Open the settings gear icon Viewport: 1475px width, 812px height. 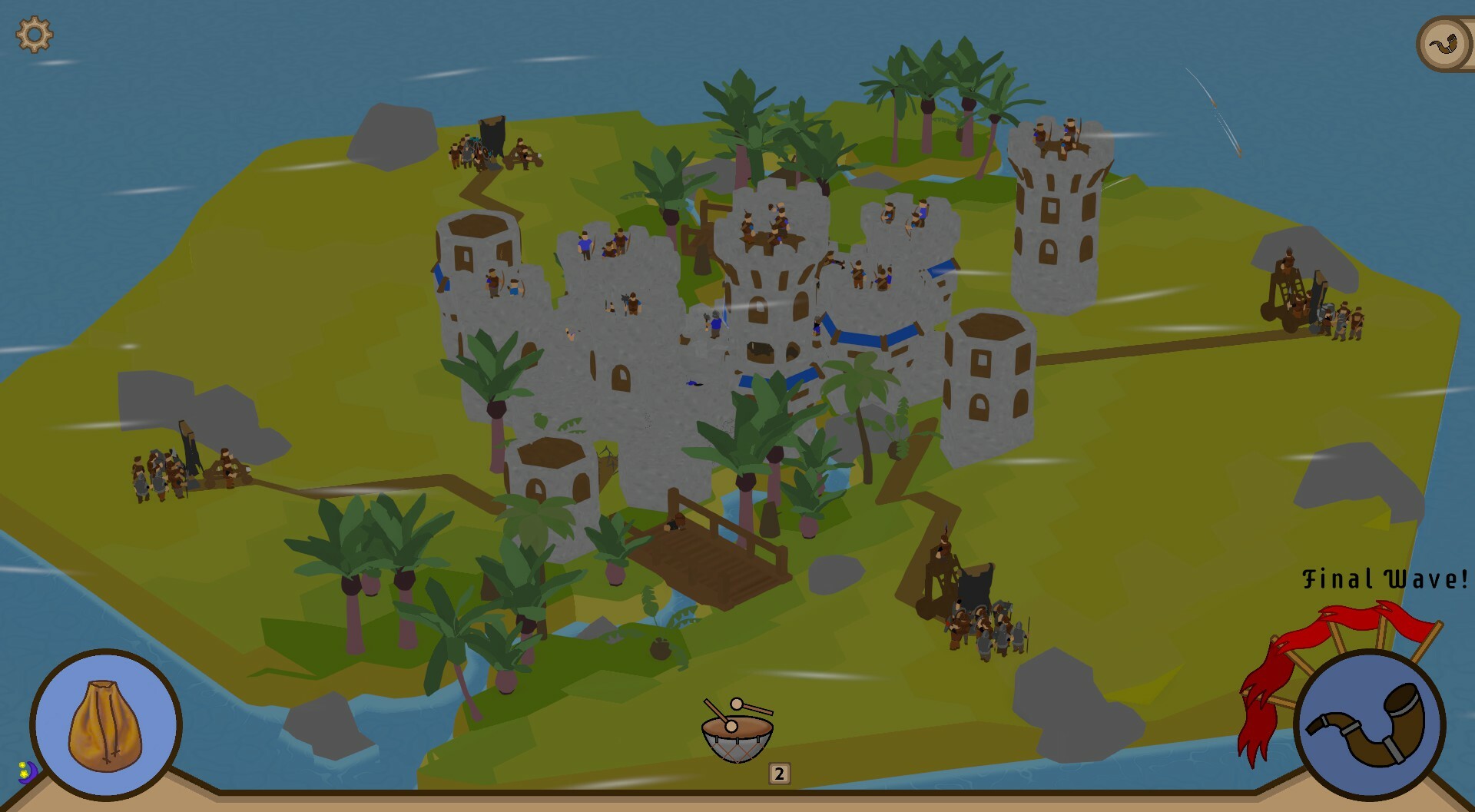34,34
